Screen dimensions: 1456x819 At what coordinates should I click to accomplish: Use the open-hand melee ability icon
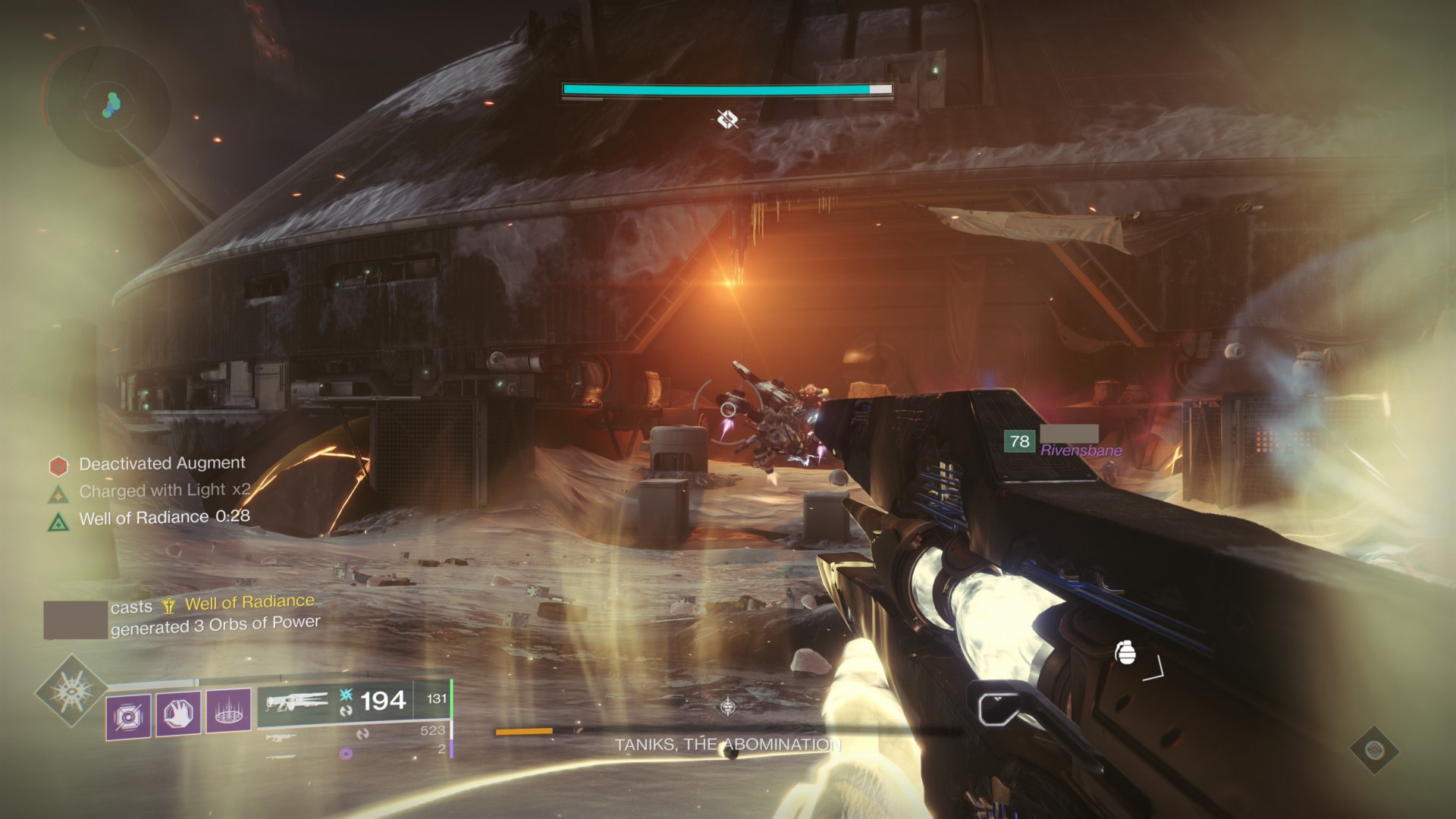tap(178, 714)
